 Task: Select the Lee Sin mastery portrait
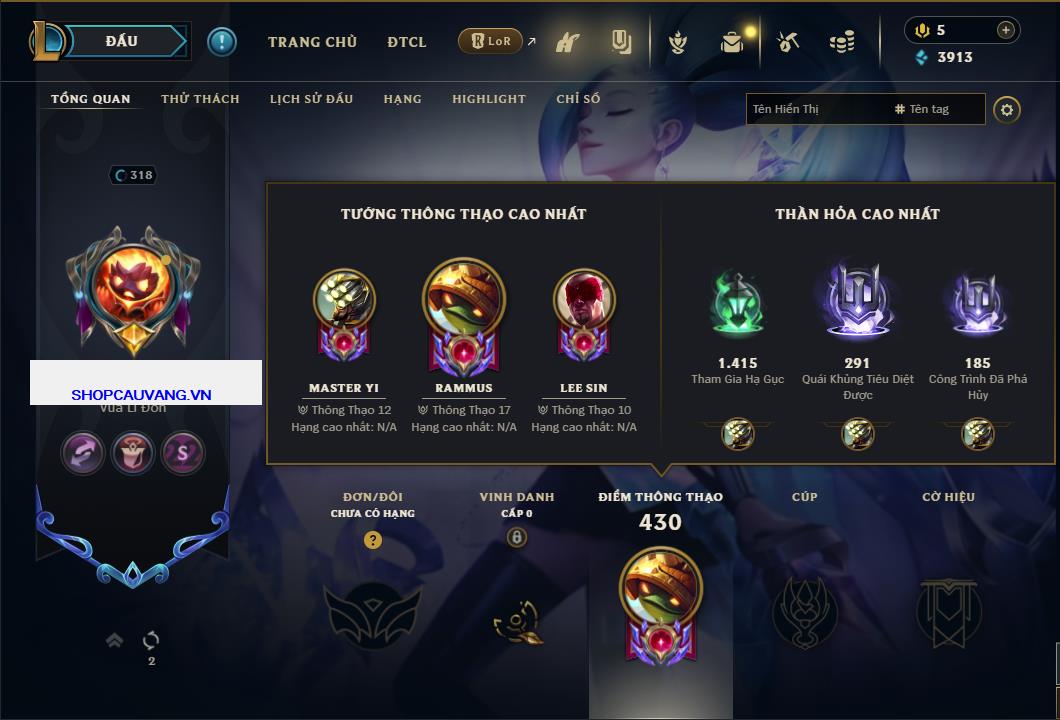[584, 299]
